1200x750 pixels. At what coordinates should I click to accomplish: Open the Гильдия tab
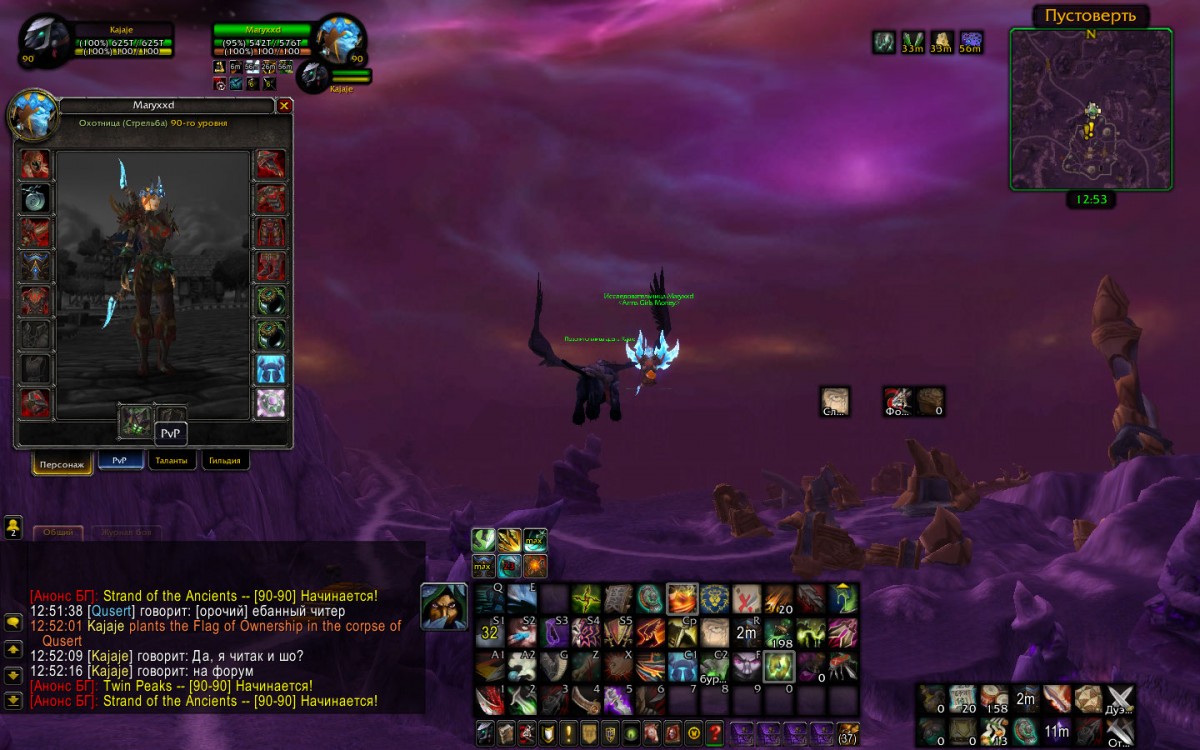point(225,460)
